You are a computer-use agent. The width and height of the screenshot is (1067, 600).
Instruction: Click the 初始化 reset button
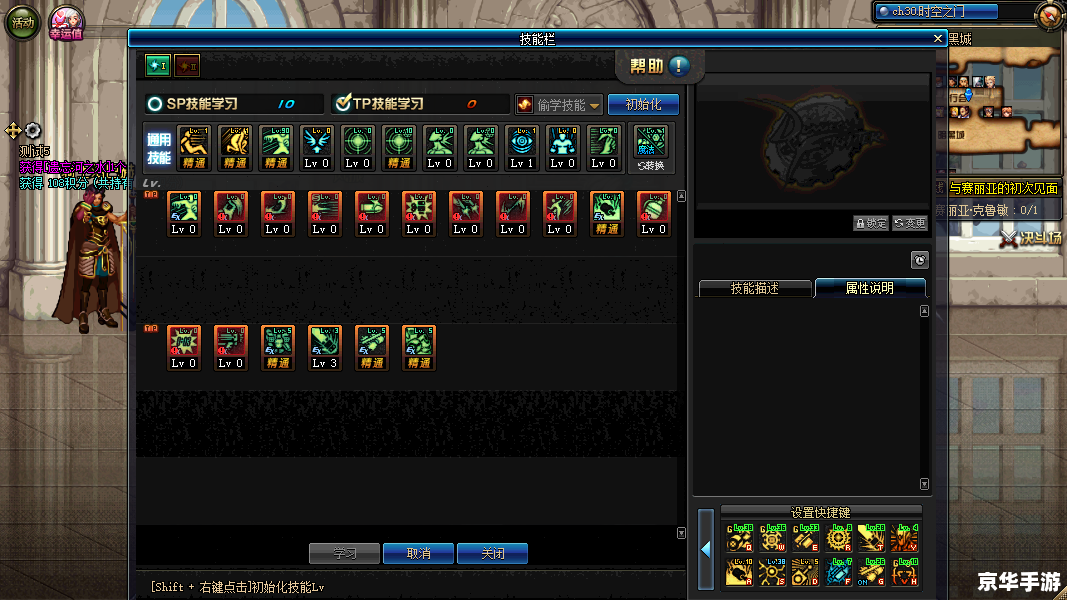point(643,104)
